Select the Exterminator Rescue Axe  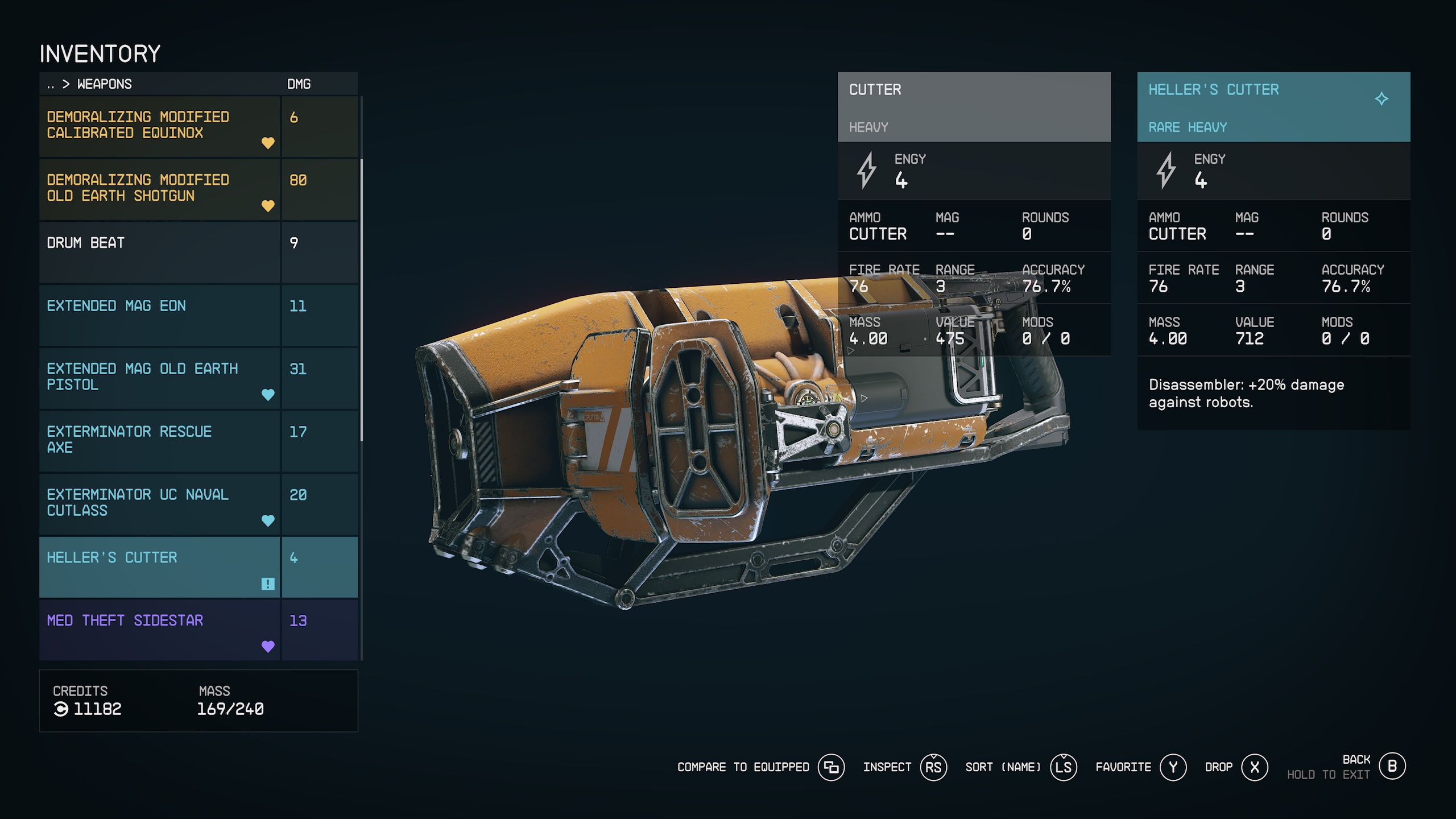click(159, 441)
